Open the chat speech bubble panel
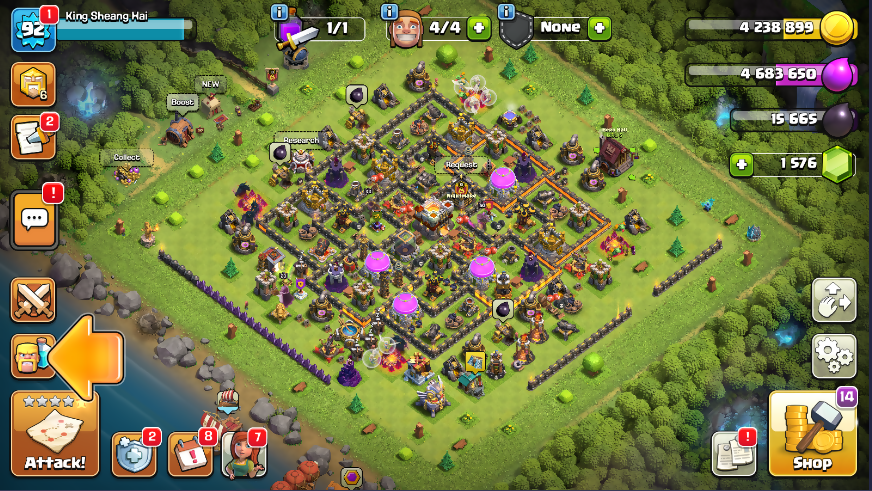This screenshot has width=872, height=491. click(33, 219)
